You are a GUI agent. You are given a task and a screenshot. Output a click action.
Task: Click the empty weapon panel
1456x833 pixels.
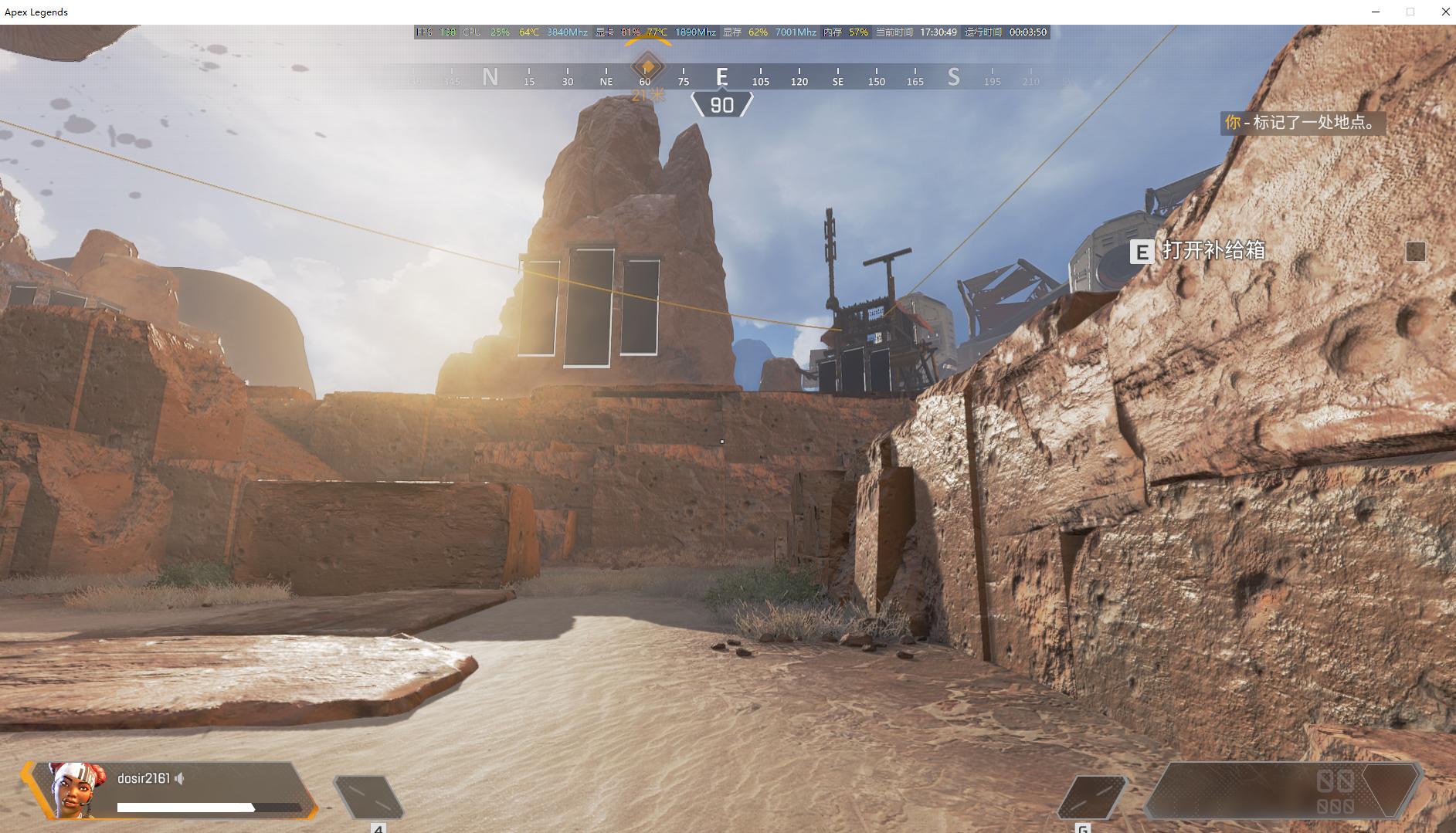[1282, 790]
